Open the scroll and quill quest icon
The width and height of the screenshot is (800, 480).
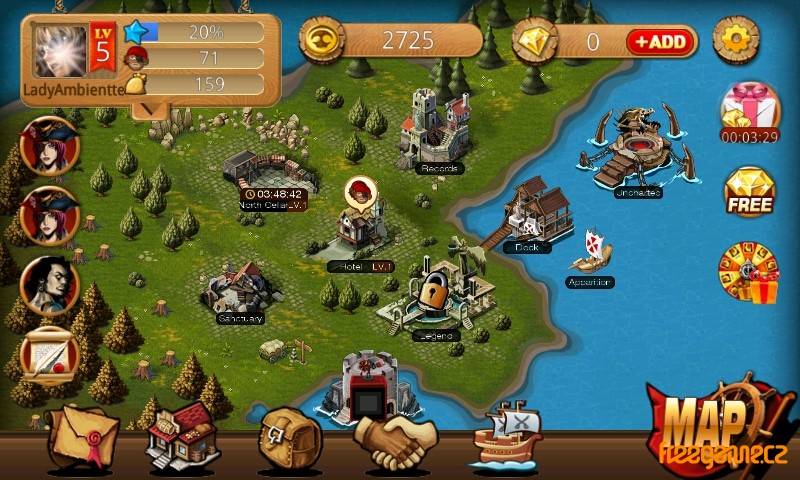point(49,356)
